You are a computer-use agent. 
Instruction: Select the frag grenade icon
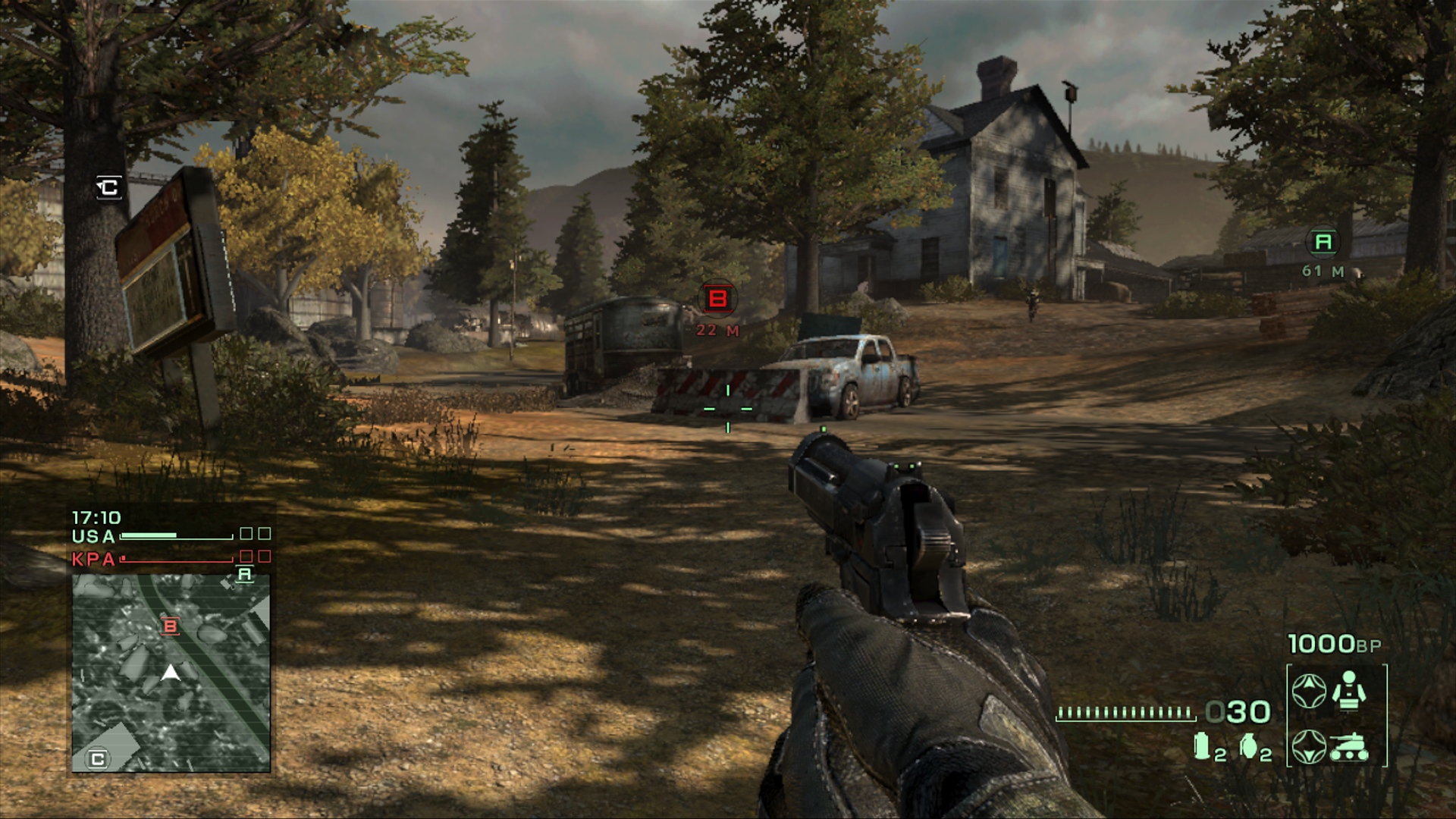pyautogui.click(x=1249, y=746)
